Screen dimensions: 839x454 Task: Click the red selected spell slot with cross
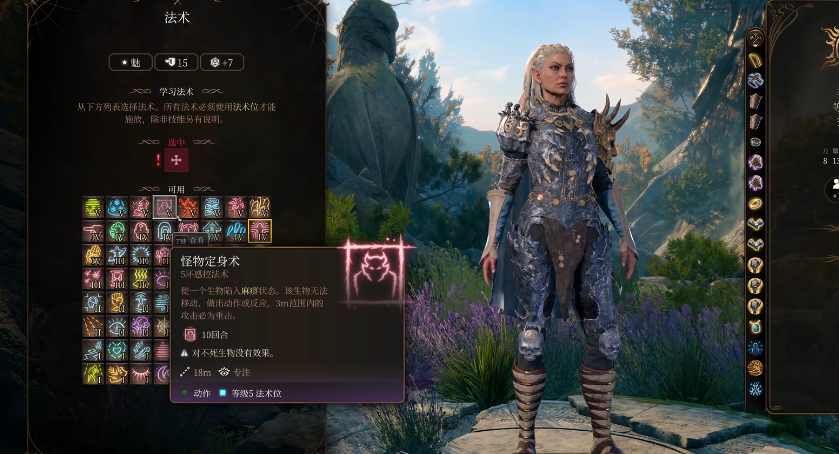(176, 160)
